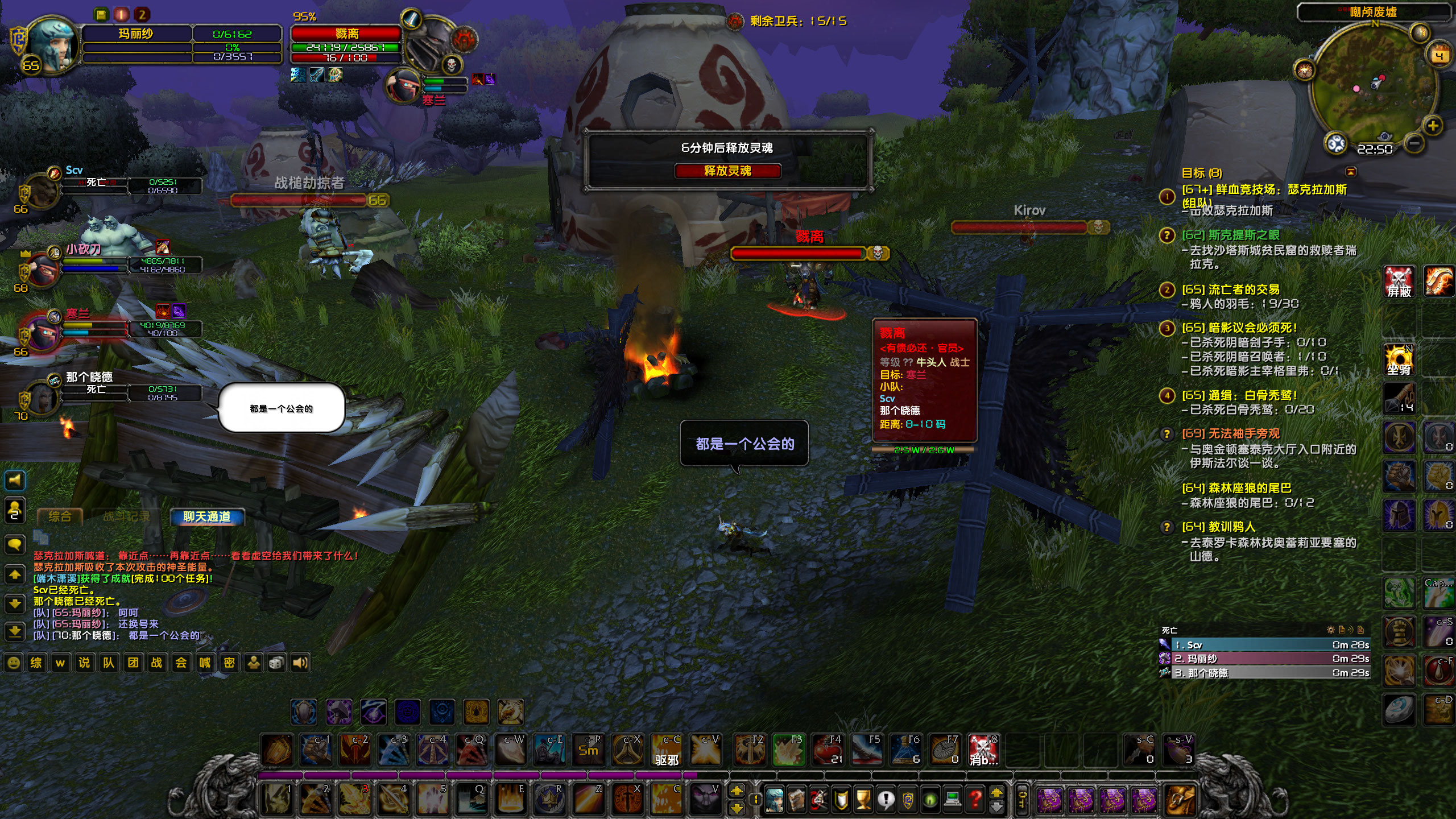Image resolution: width=1456 pixels, height=819 pixels.
Task: Click the flaming minimap button showing 4
Action: tap(1438, 54)
